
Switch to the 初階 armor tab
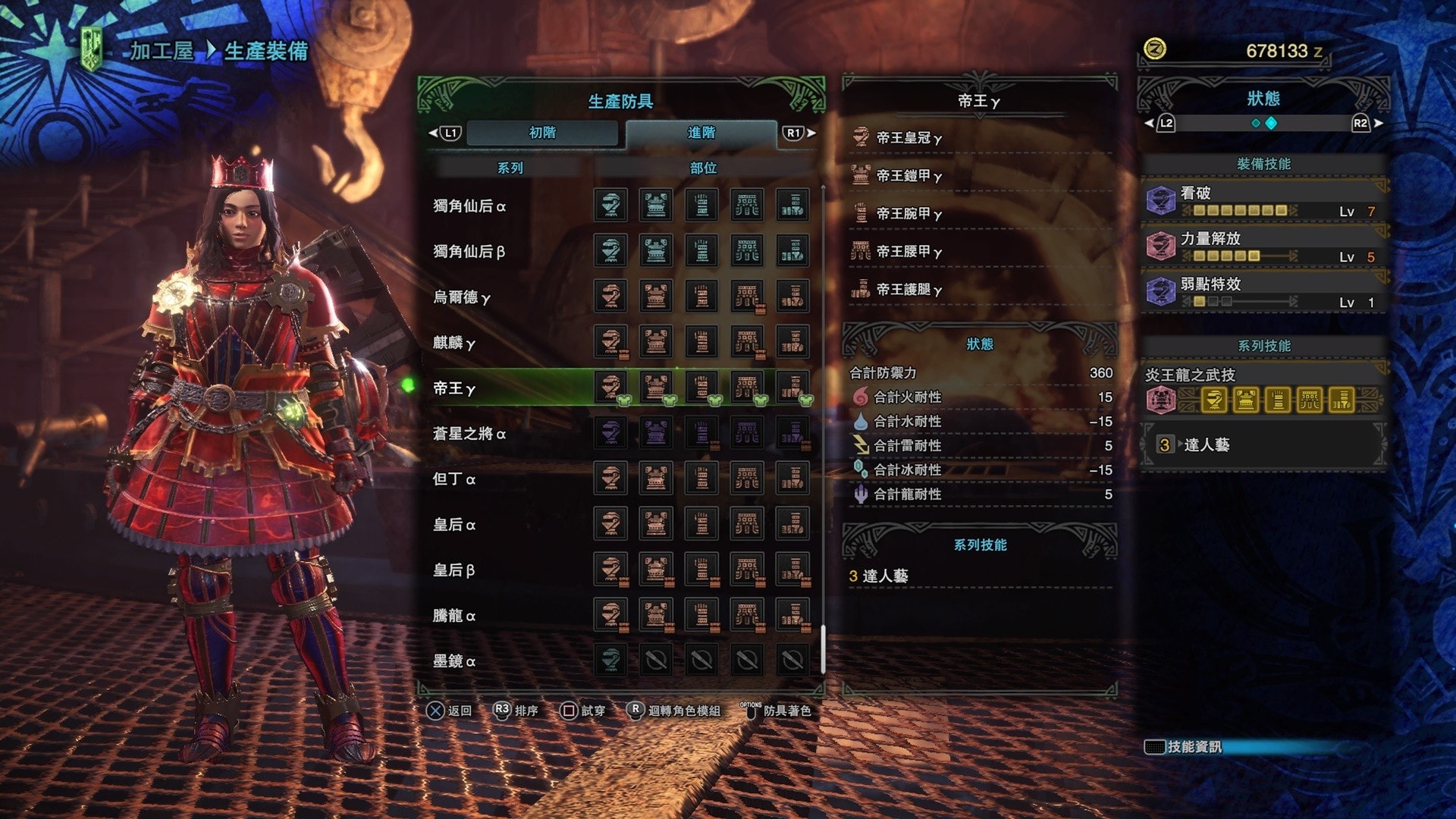[542, 133]
